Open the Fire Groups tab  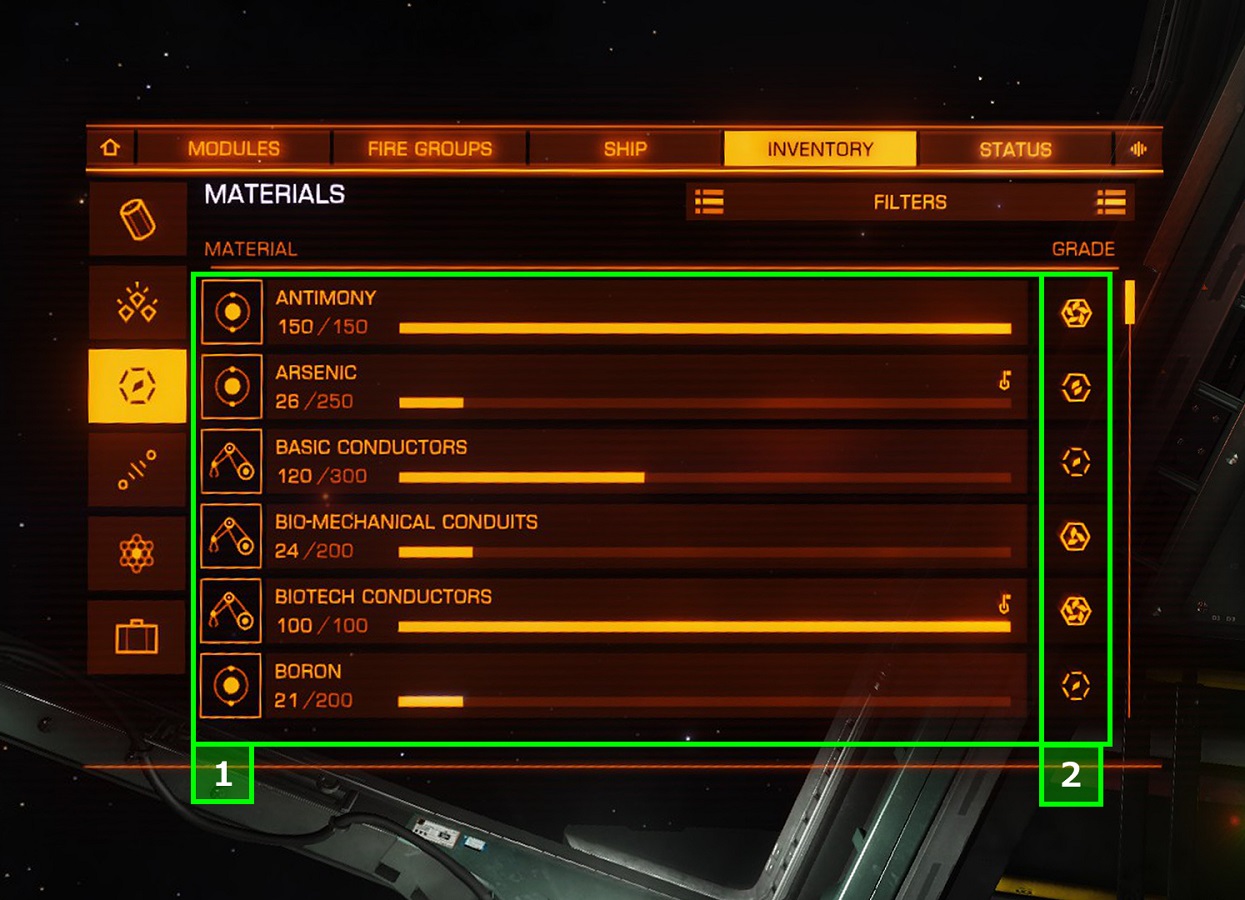(x=430, y=149)
